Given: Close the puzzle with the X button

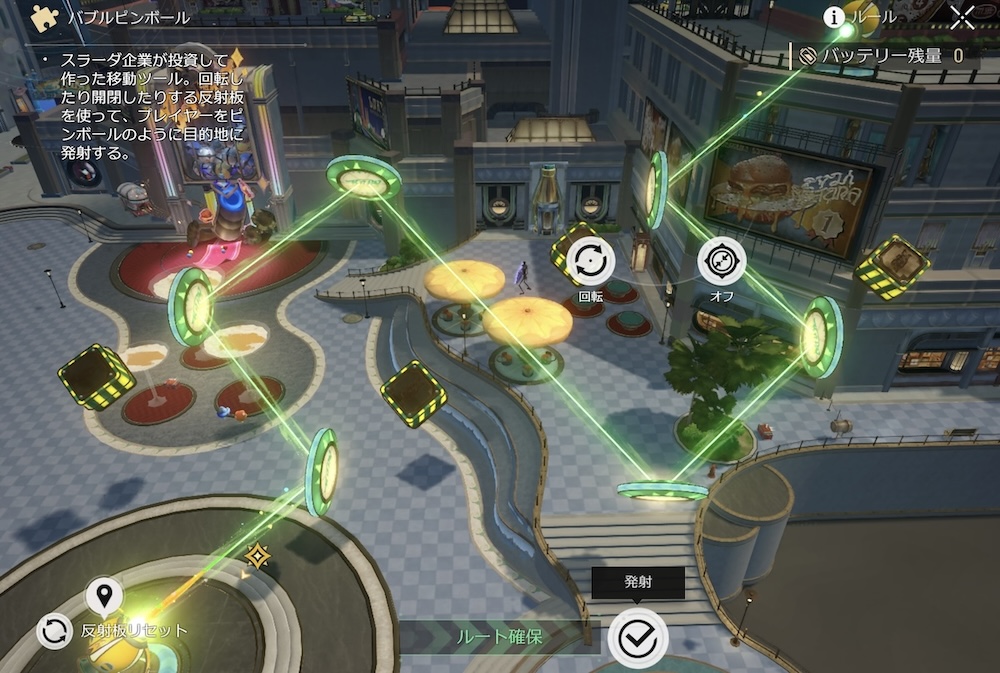Looking at the screenshot, I should (x=962, y=17).
